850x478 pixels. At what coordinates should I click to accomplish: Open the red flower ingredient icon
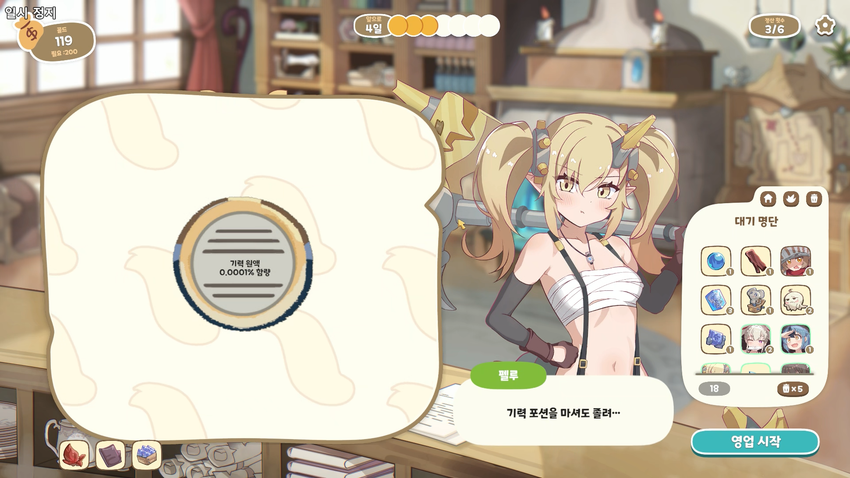[x=75, y=455]
